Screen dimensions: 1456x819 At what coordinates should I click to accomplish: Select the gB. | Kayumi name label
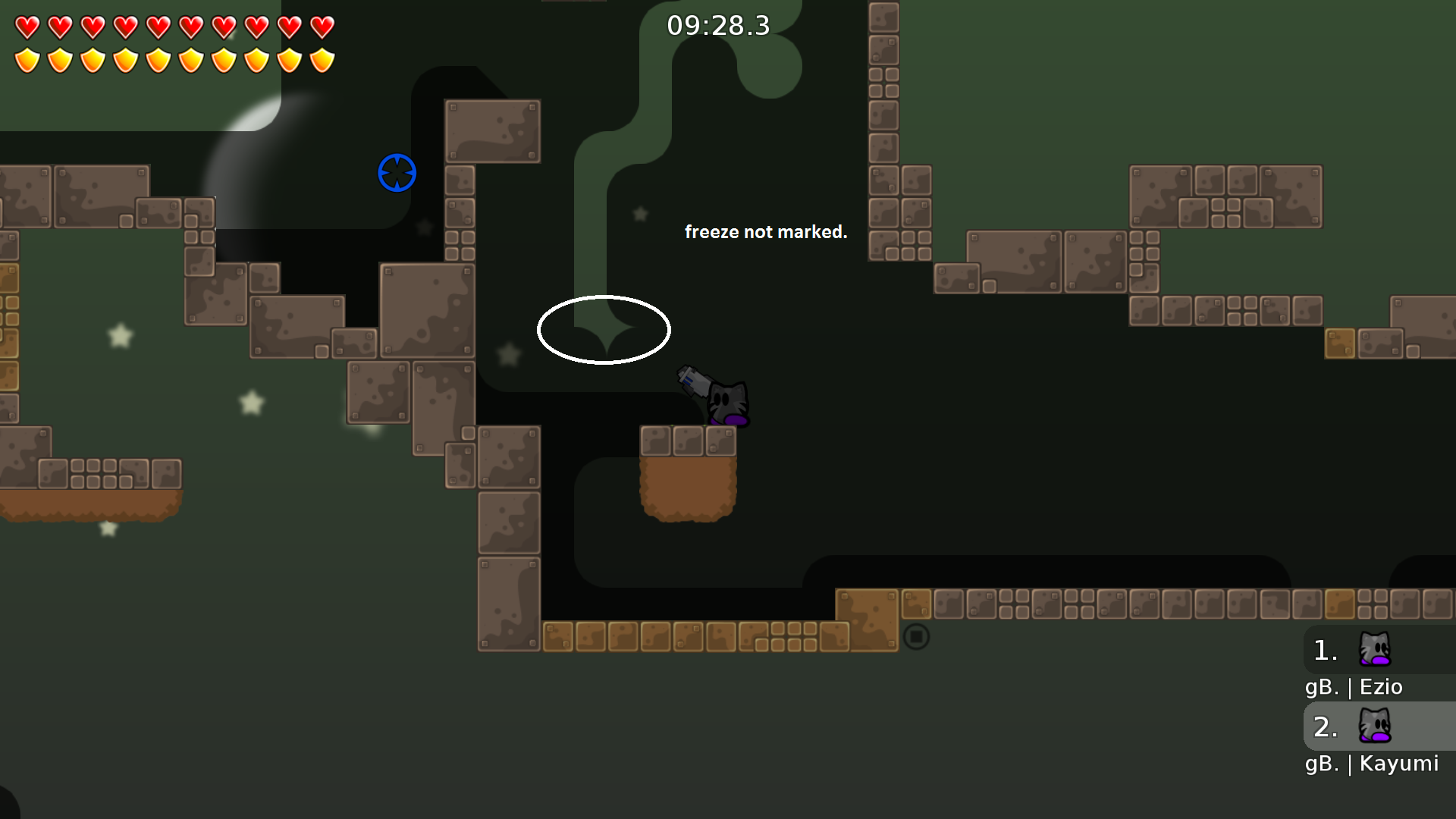pos(1371,764)
